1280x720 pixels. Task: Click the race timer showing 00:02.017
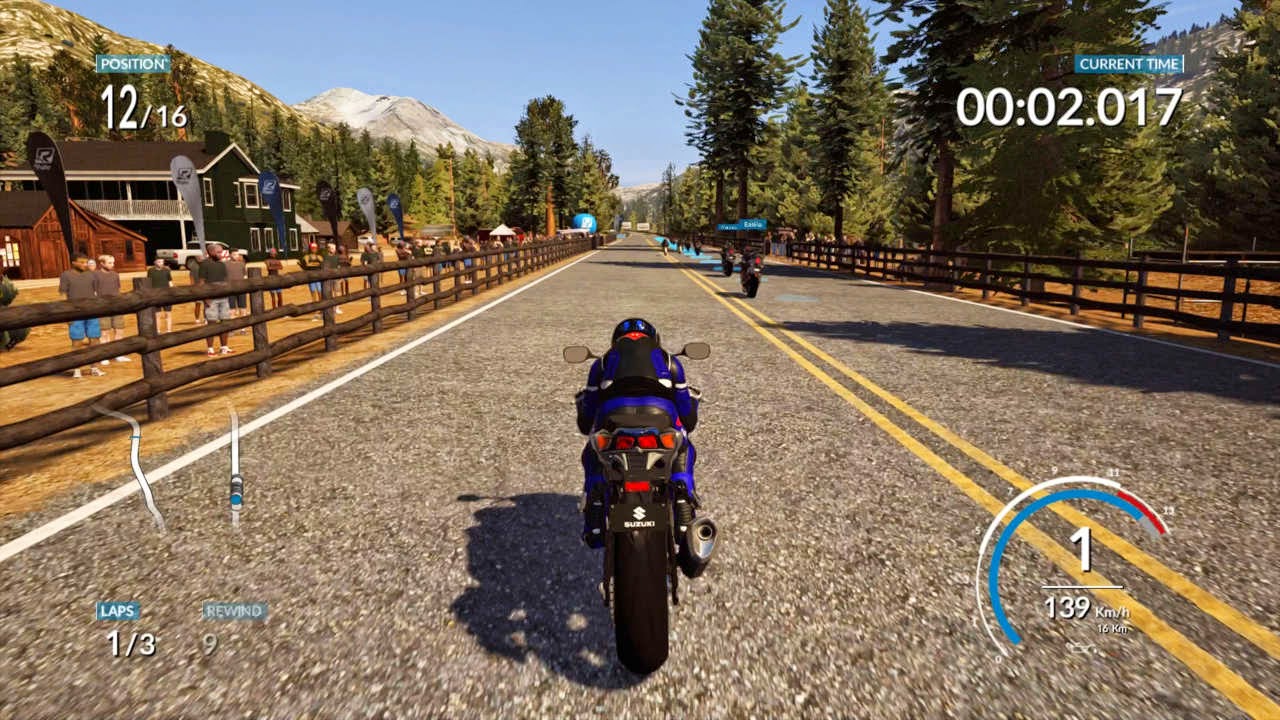coord(1068,103)
